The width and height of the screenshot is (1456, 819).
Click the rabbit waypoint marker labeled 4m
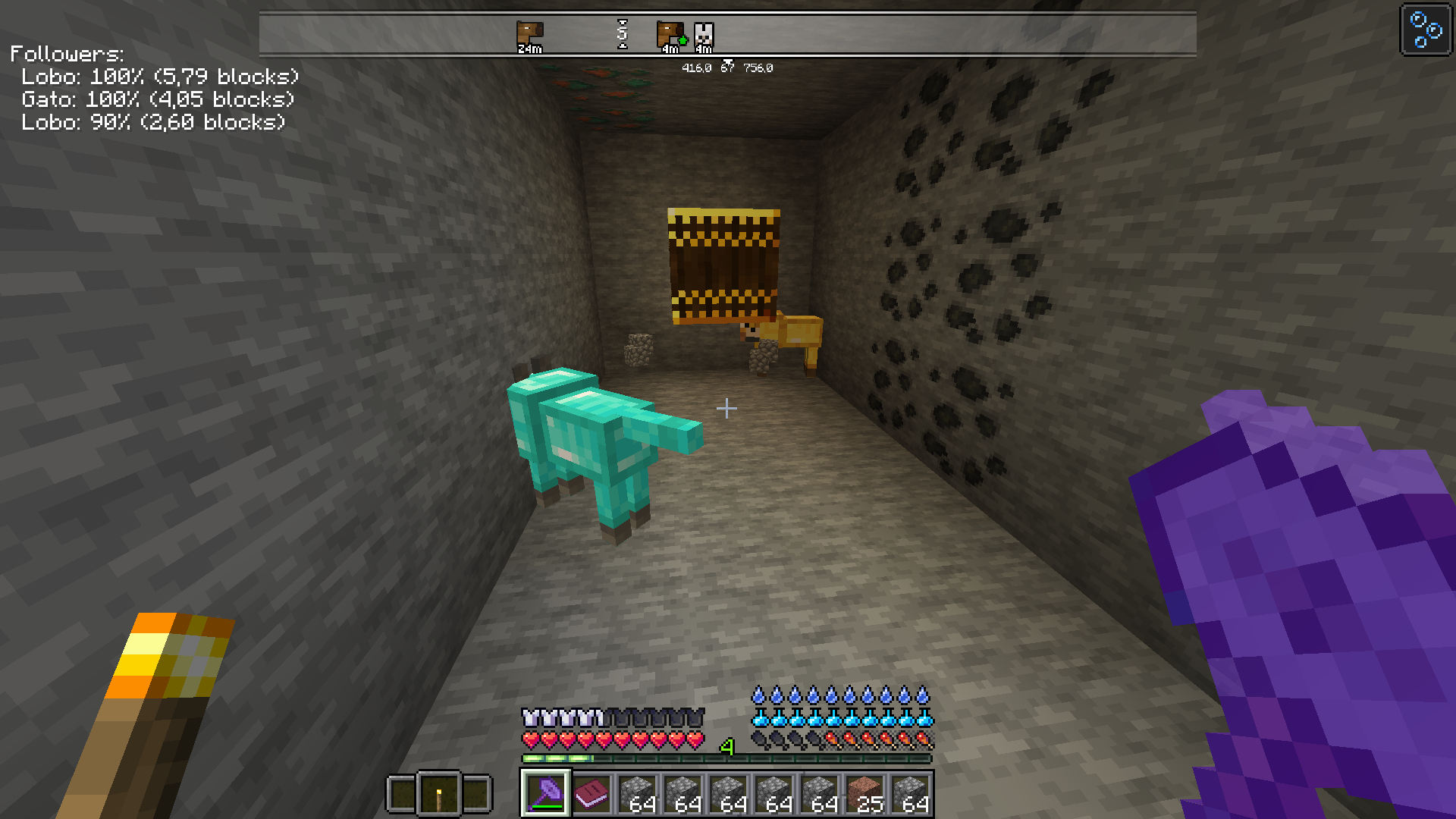click(704, 32)
